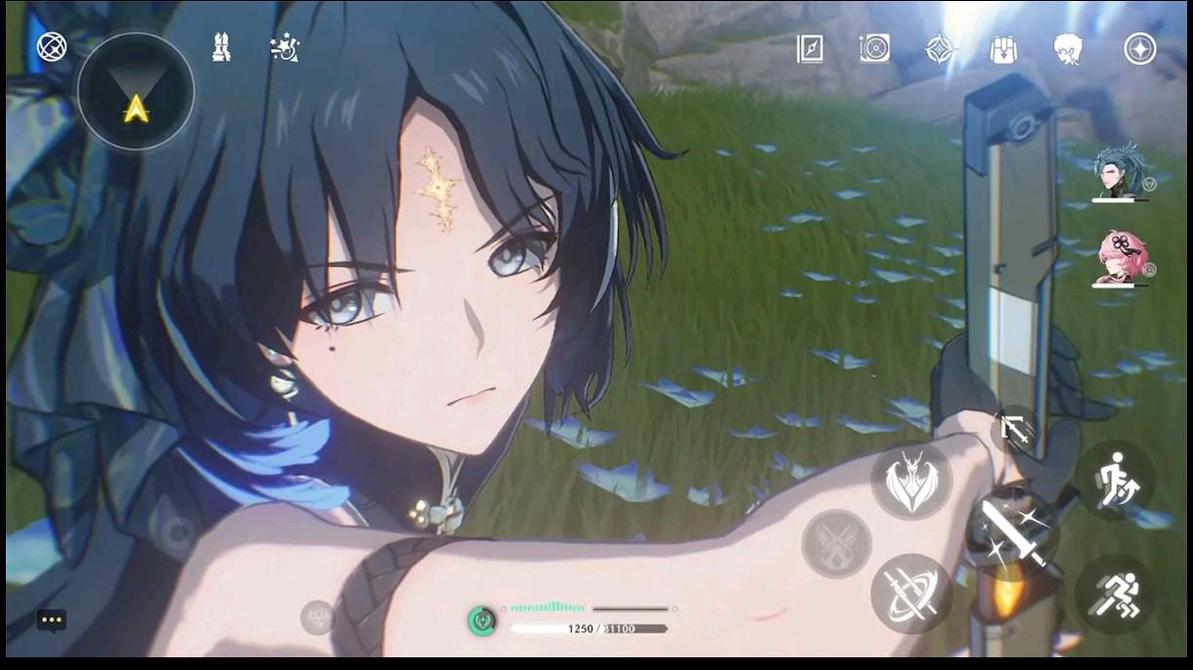Screen dimensions: 1193x670
Task: Open the guidebook compass icon
Action: 810,49
